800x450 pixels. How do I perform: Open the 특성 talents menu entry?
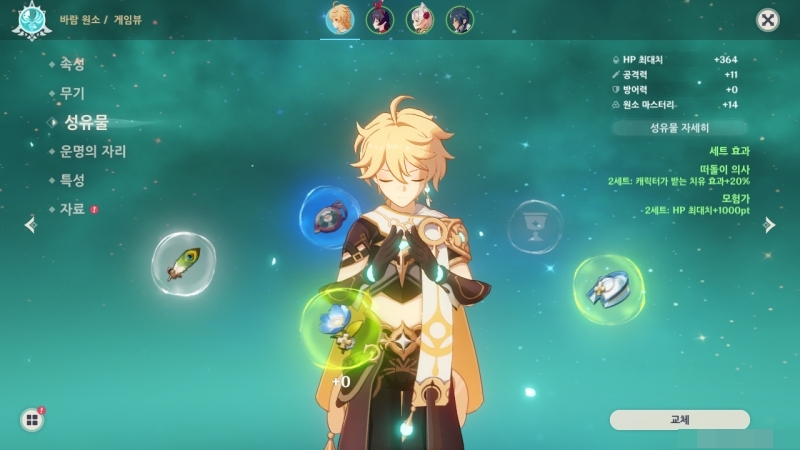click(x=71, y=180)
